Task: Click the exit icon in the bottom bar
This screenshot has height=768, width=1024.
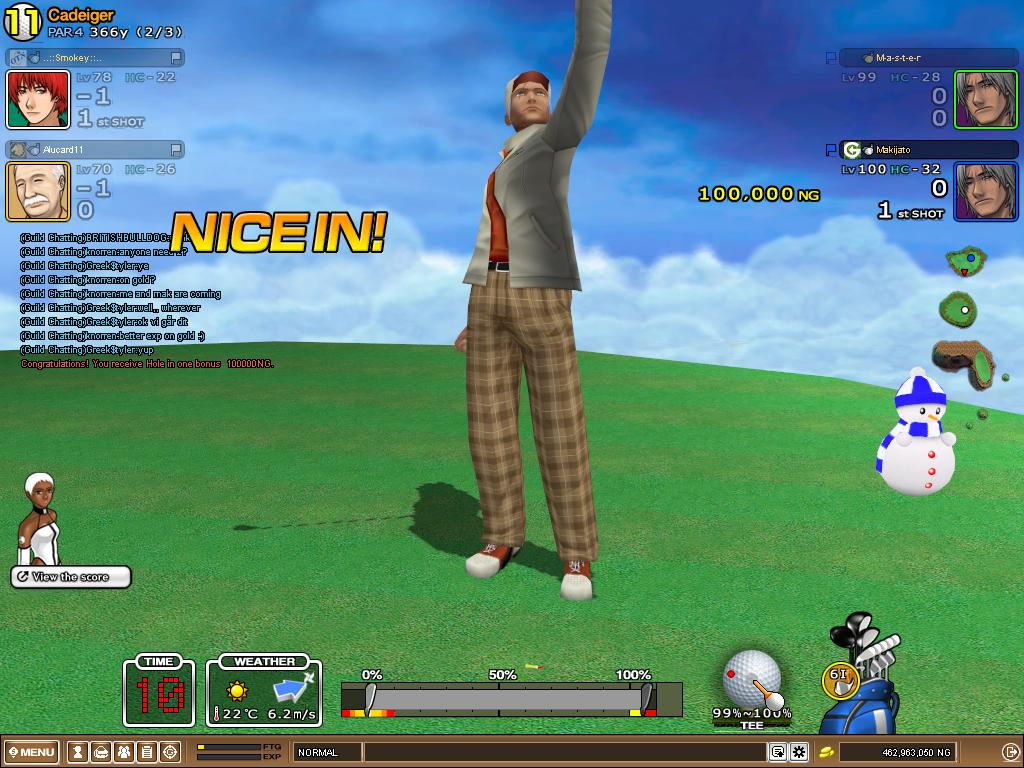Action: click(x=1009, y=752)
